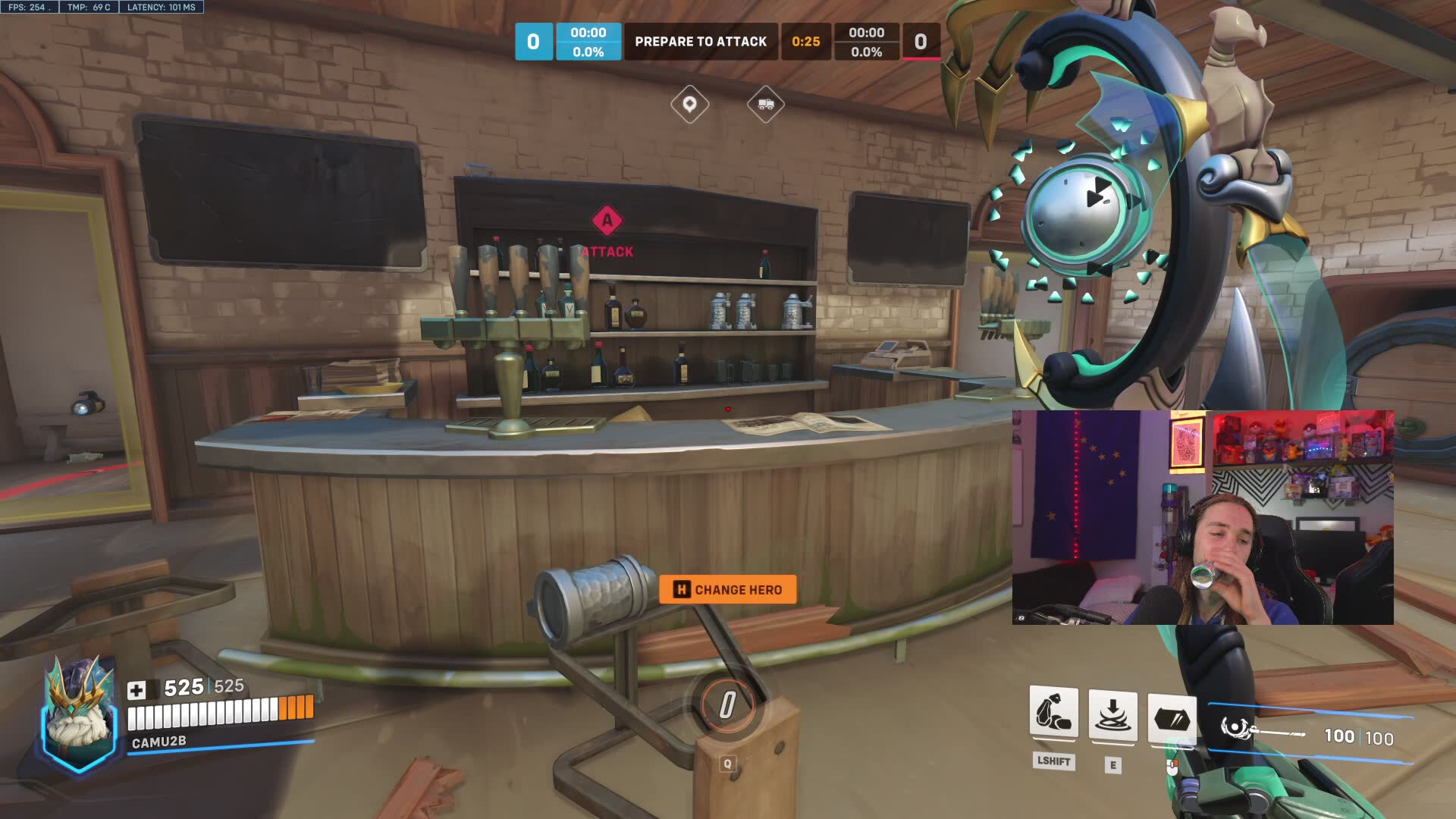
Task: Choose the payload truck objective diamond icon
Action: click(x=765, y=104)
